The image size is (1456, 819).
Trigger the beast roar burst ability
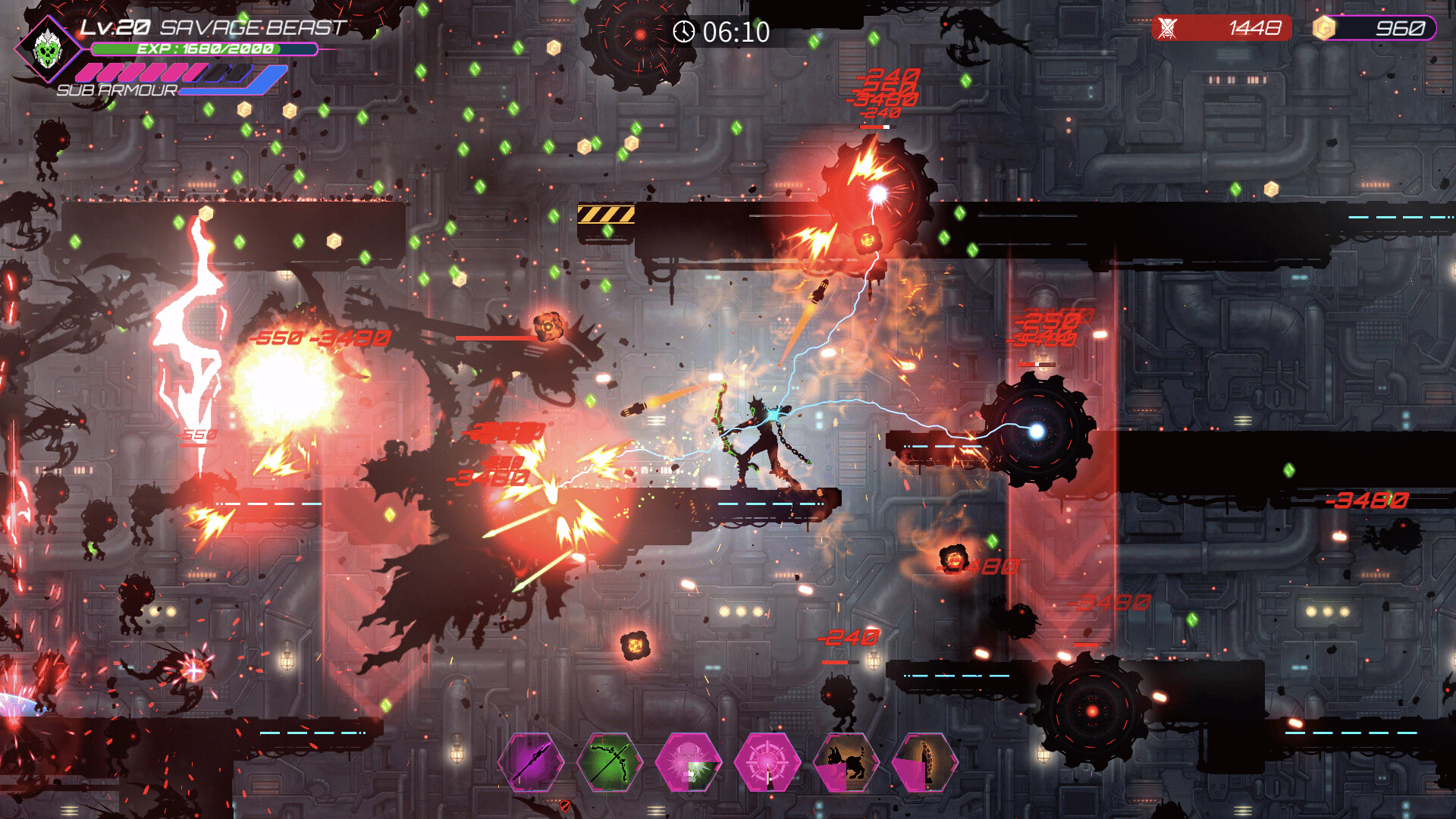[x=689, y=762]
